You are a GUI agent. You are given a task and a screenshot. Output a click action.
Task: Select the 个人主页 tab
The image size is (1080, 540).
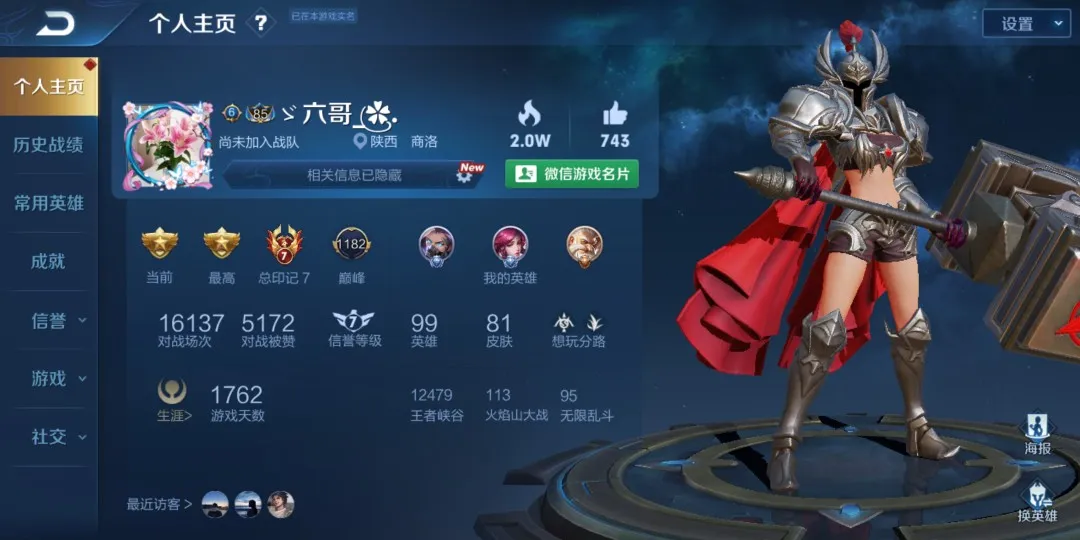(48, 87)
